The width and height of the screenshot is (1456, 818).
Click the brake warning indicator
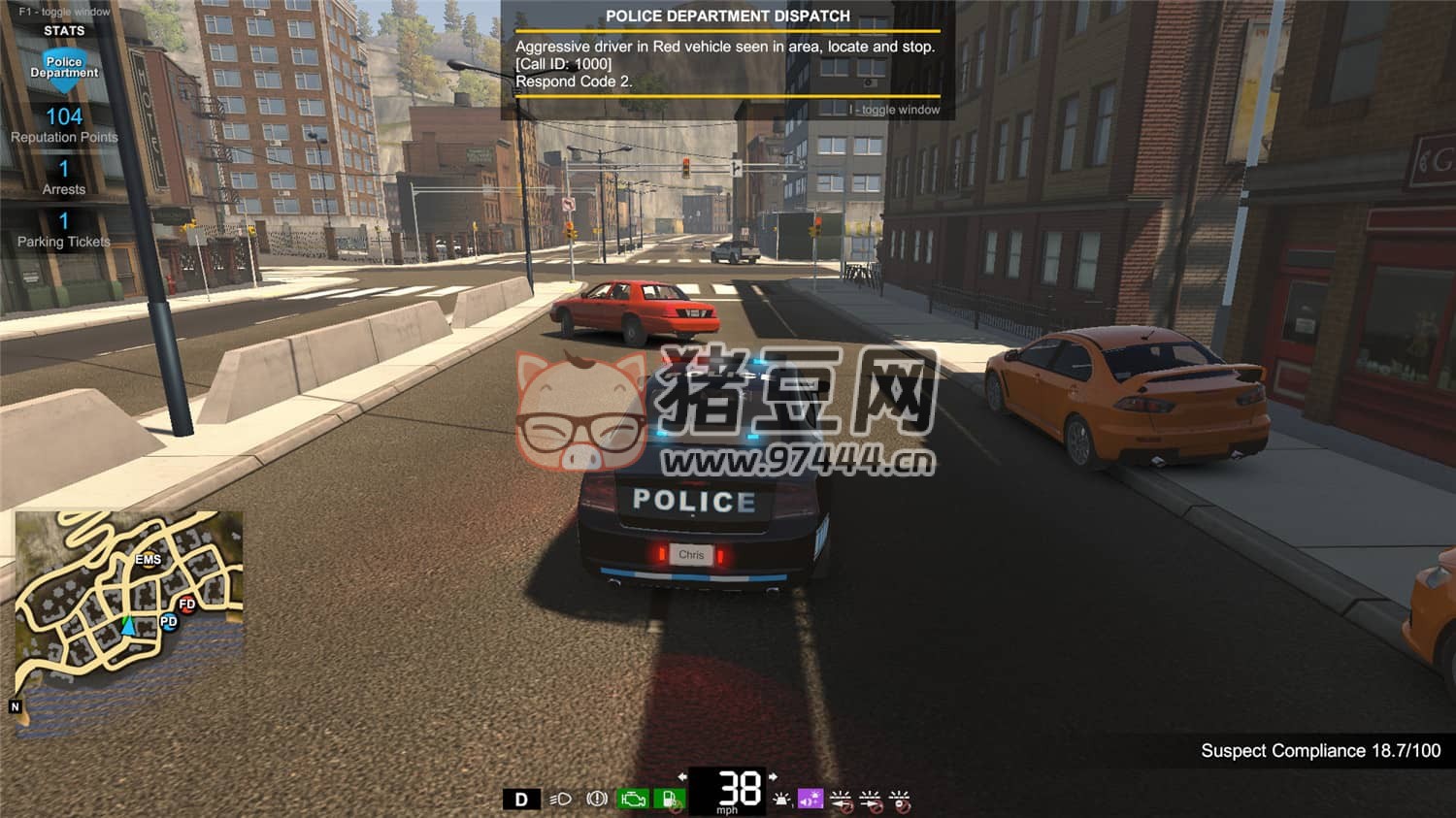pyautogui.click(x=597, y=799)
